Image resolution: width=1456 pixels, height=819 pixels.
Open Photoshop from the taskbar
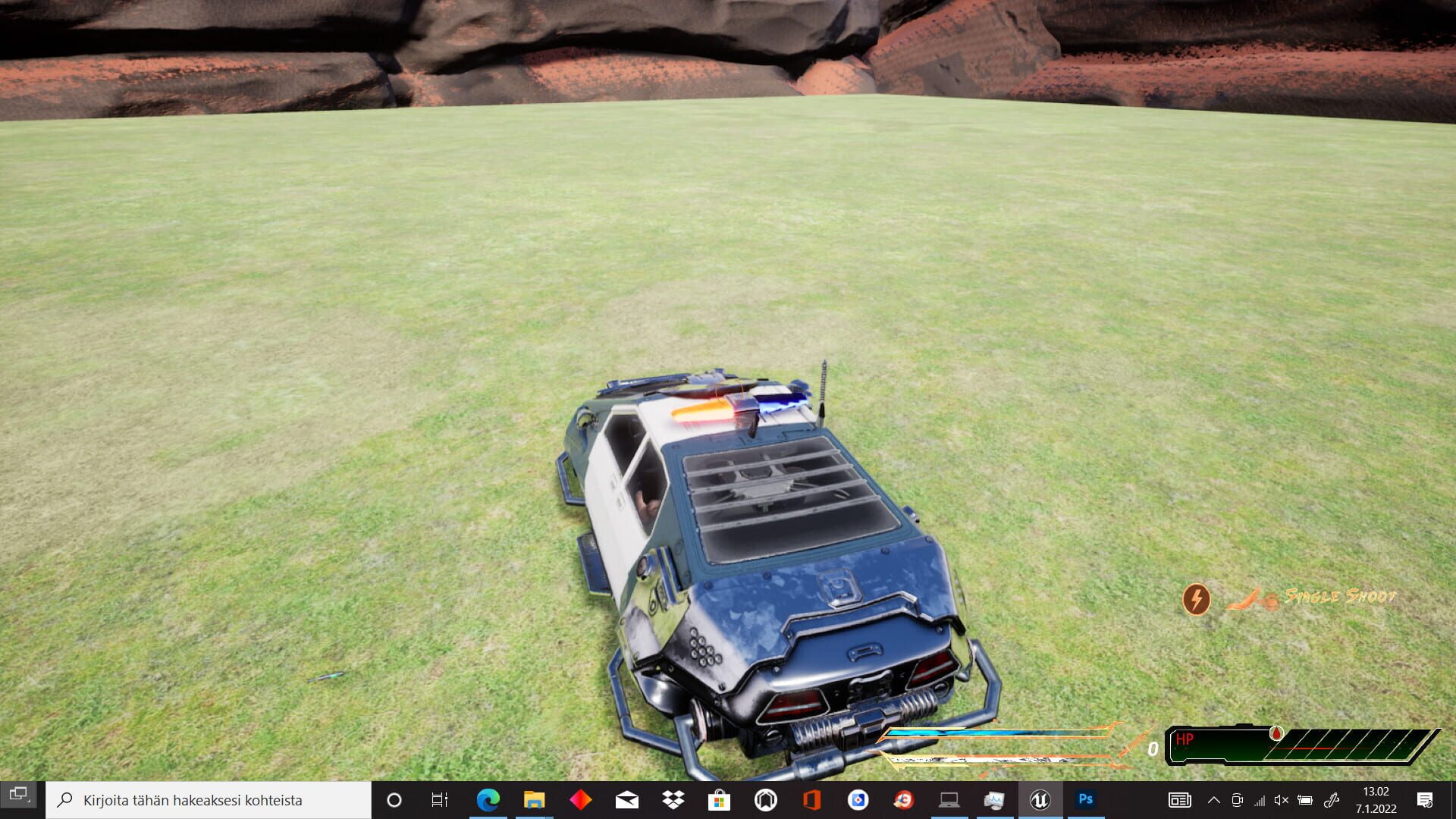point(1086,800)
